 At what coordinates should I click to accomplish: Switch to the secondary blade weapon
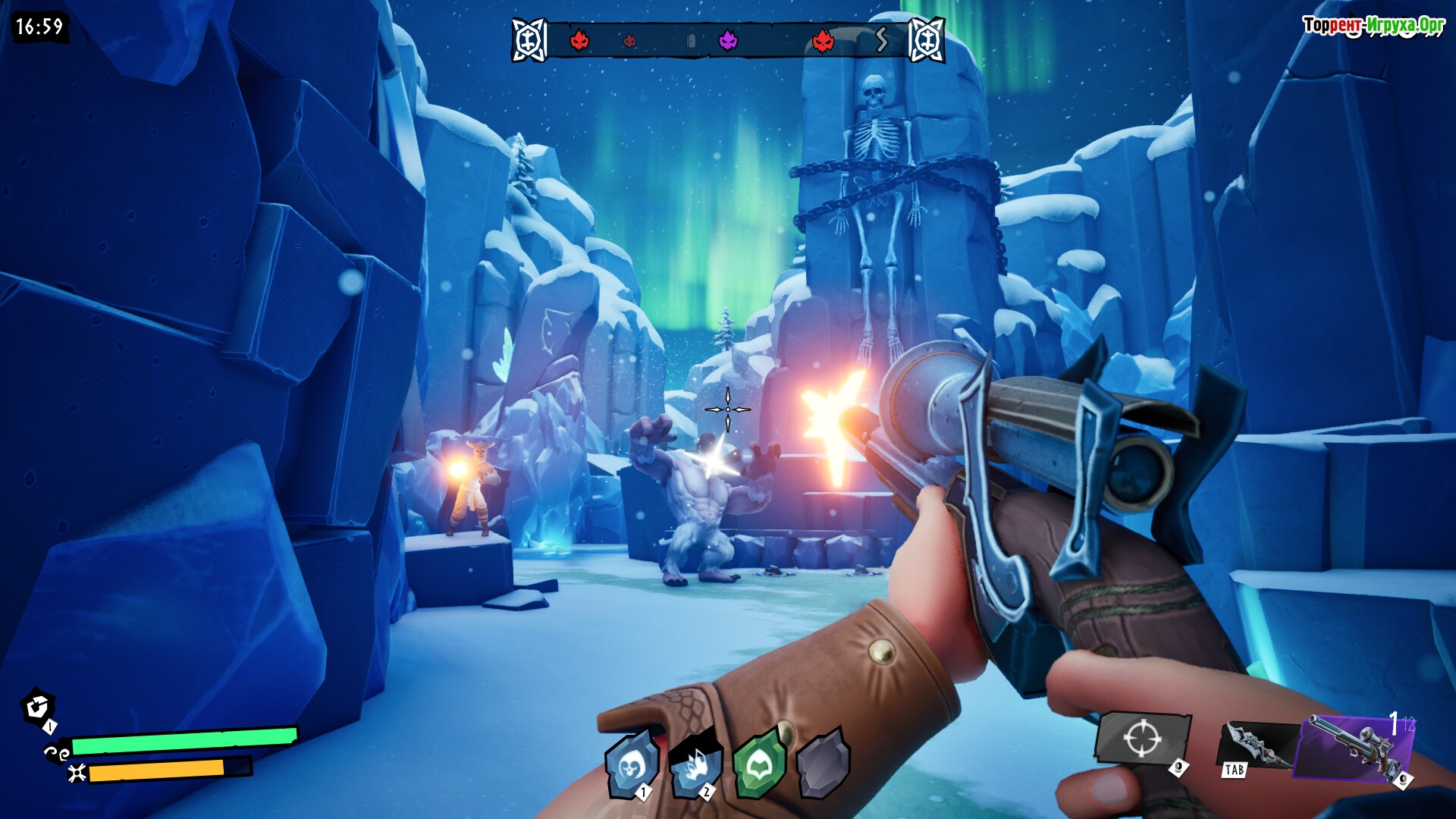tap(1256, 746)
